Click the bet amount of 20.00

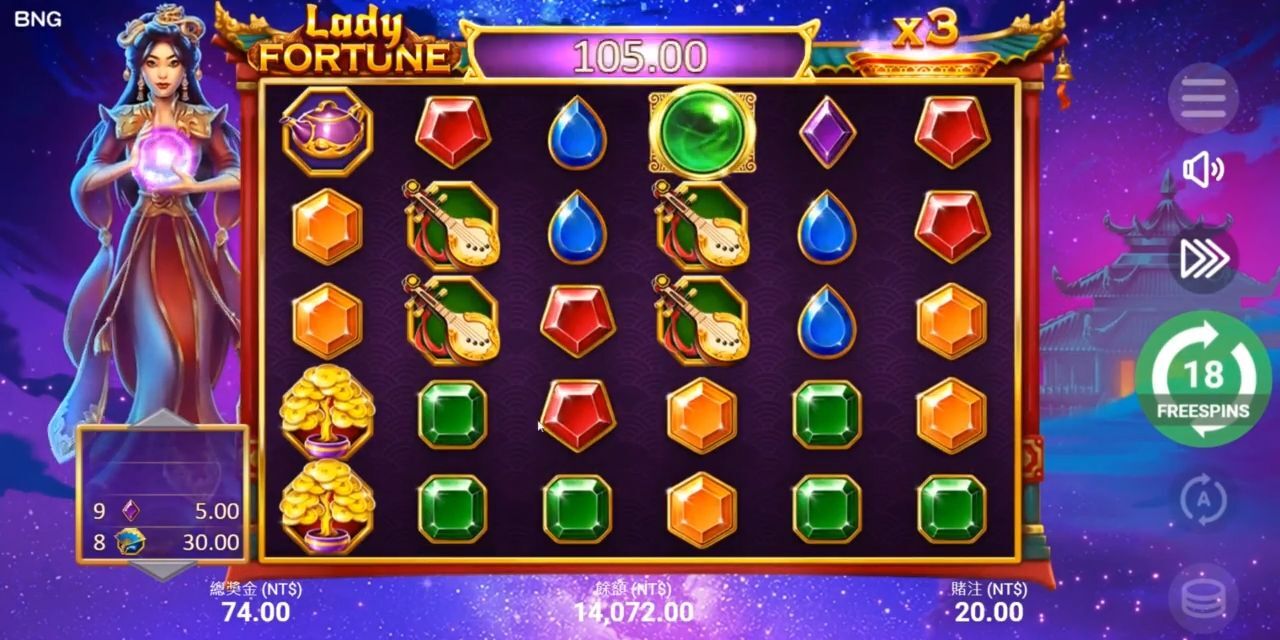988,611
